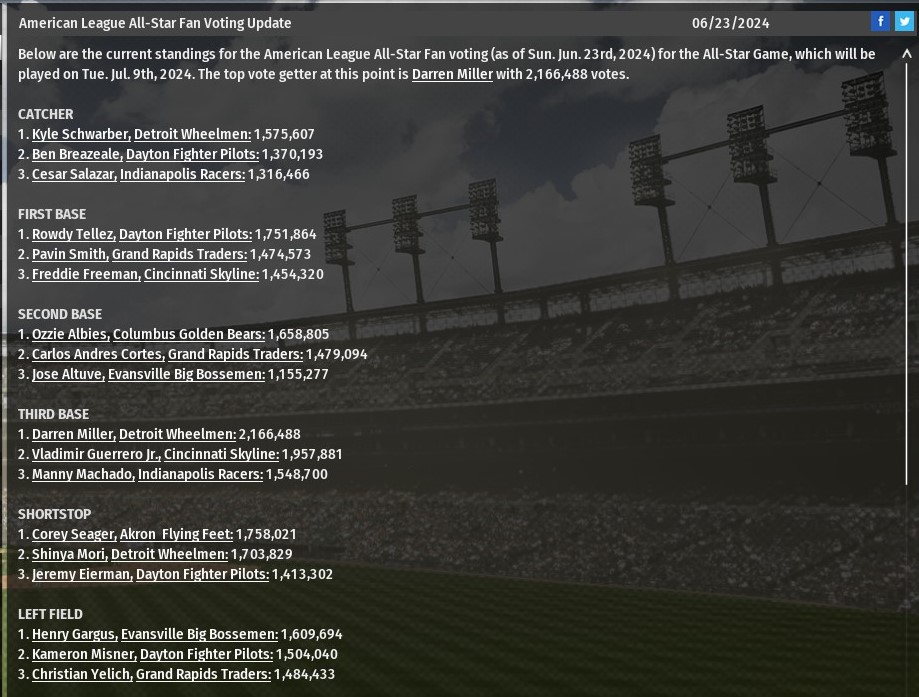Open Manny Machado's profile
919x697 pixels.
(82, 474)
